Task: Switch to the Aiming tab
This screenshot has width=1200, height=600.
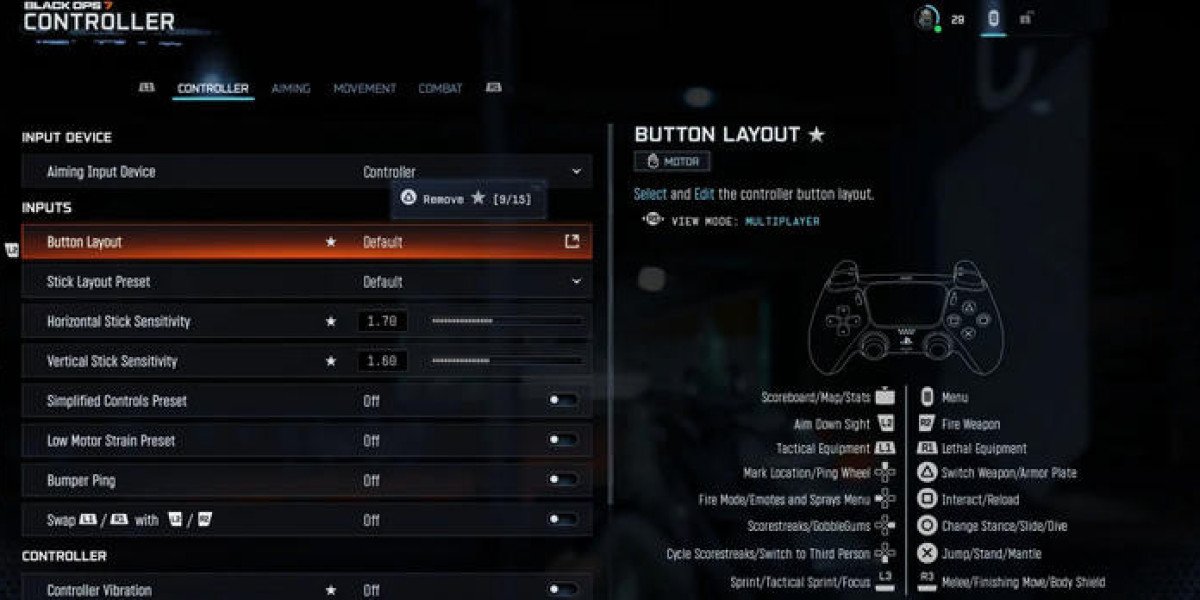Action: coord(291,89)
